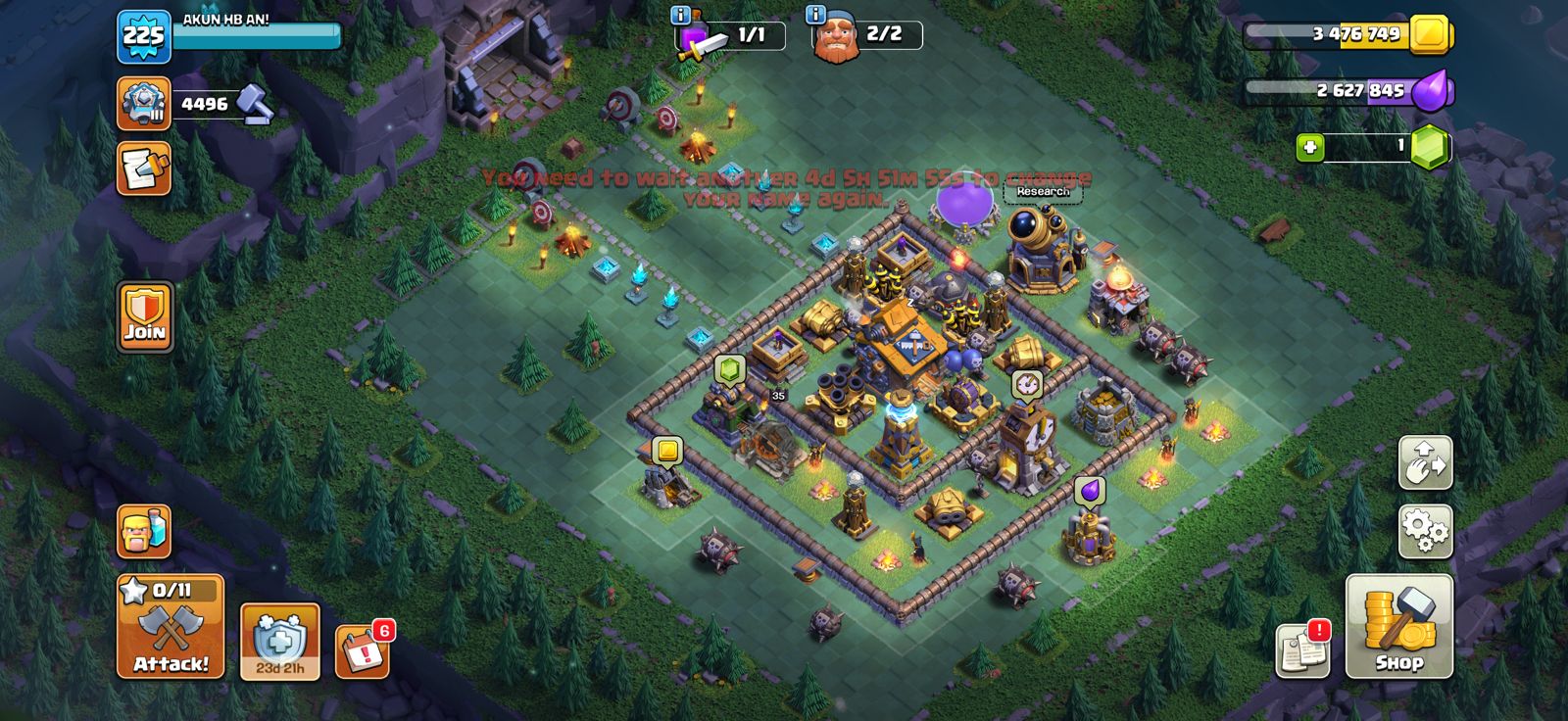1568x721 pixels.
Task: Open the layout editor hand icon
Action: (x=1425, y=462)
